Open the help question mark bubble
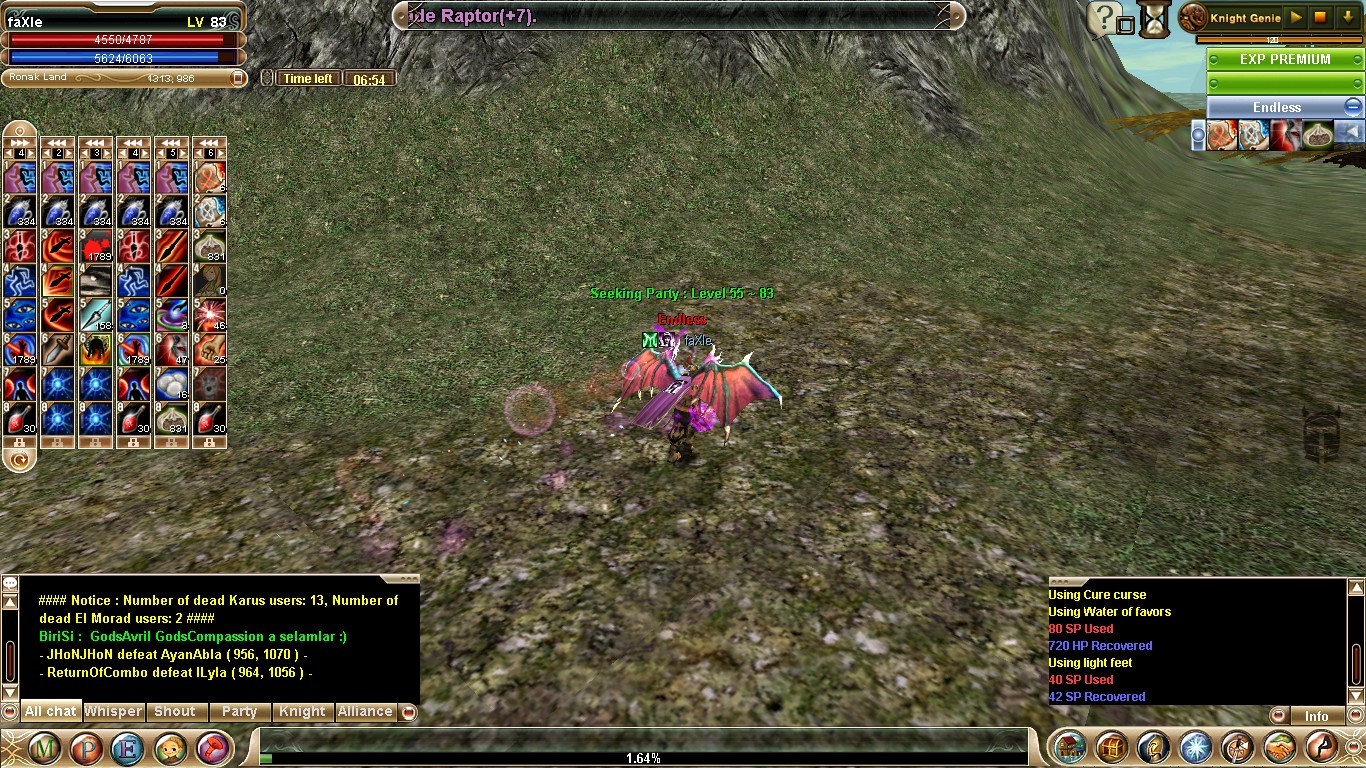Viewport: 1366px width, 768px height. 1104,18
